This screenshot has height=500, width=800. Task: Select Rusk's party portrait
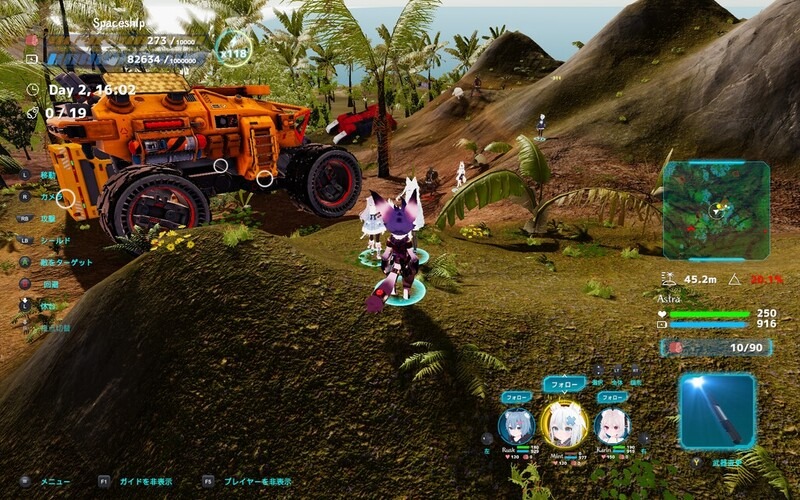click(x=516, y=427)
